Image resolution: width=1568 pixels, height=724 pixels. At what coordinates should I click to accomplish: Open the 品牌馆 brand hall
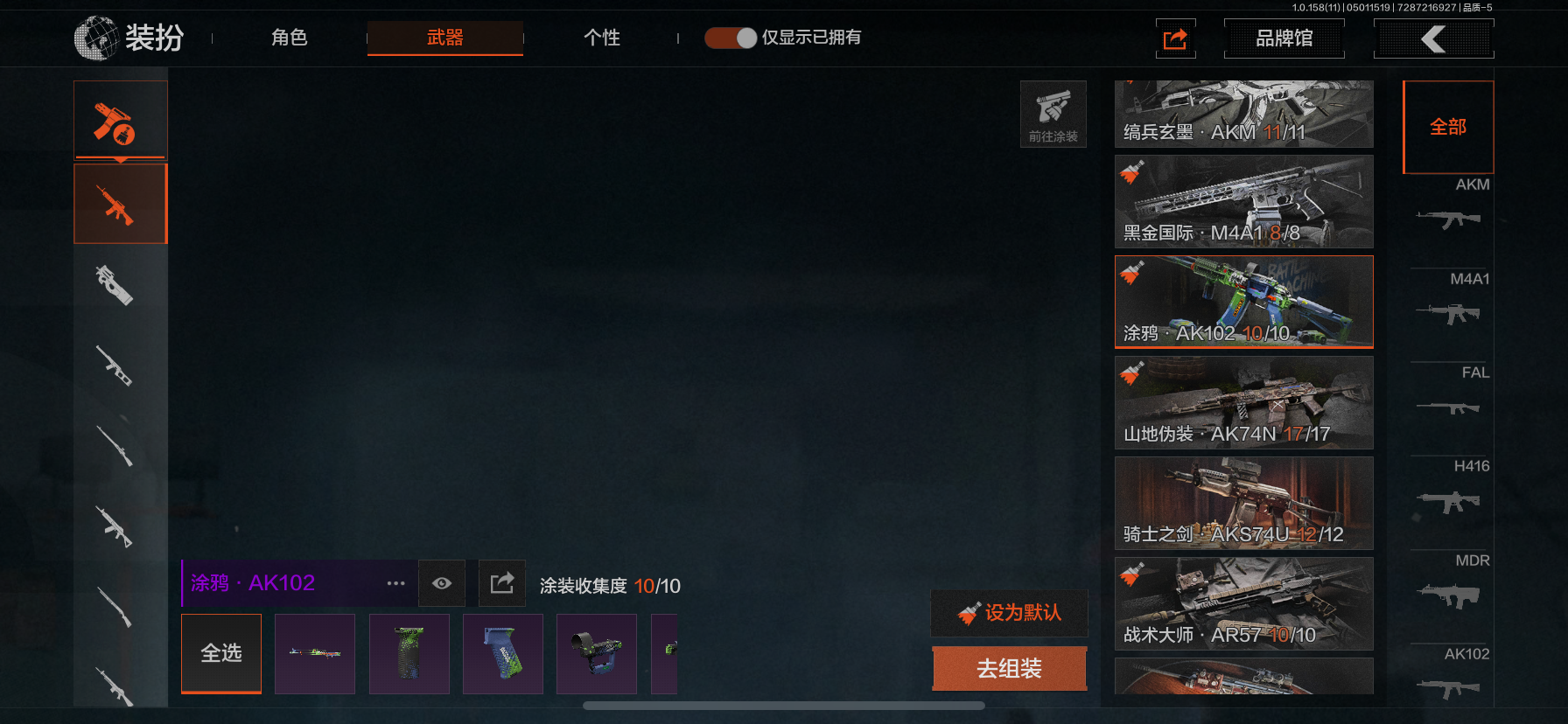click(1284, 38)
